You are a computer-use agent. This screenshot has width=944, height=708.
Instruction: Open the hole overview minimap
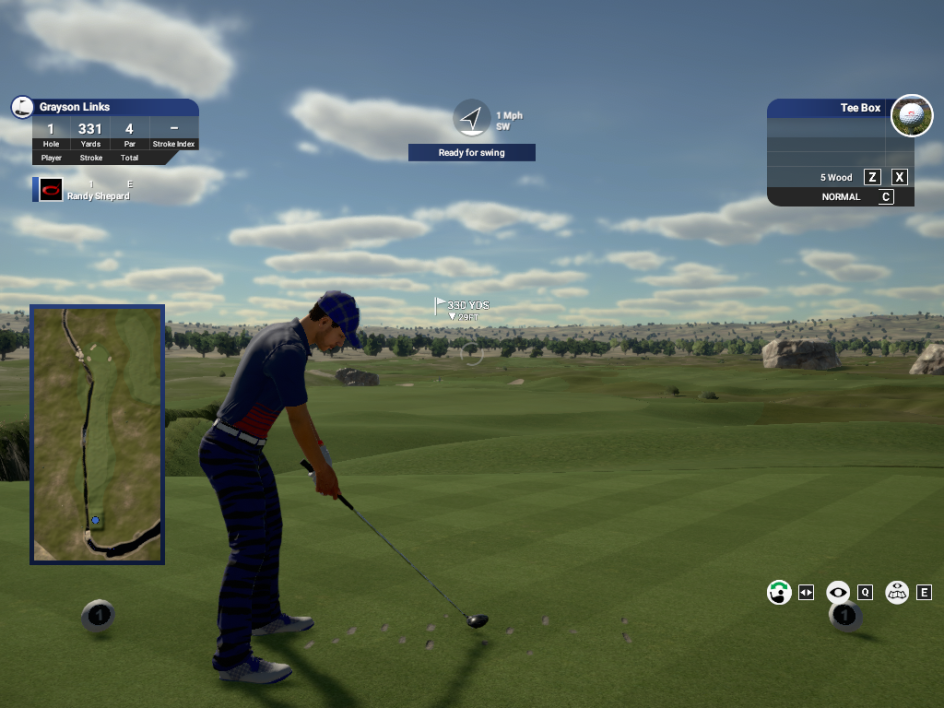coord(97,434)
